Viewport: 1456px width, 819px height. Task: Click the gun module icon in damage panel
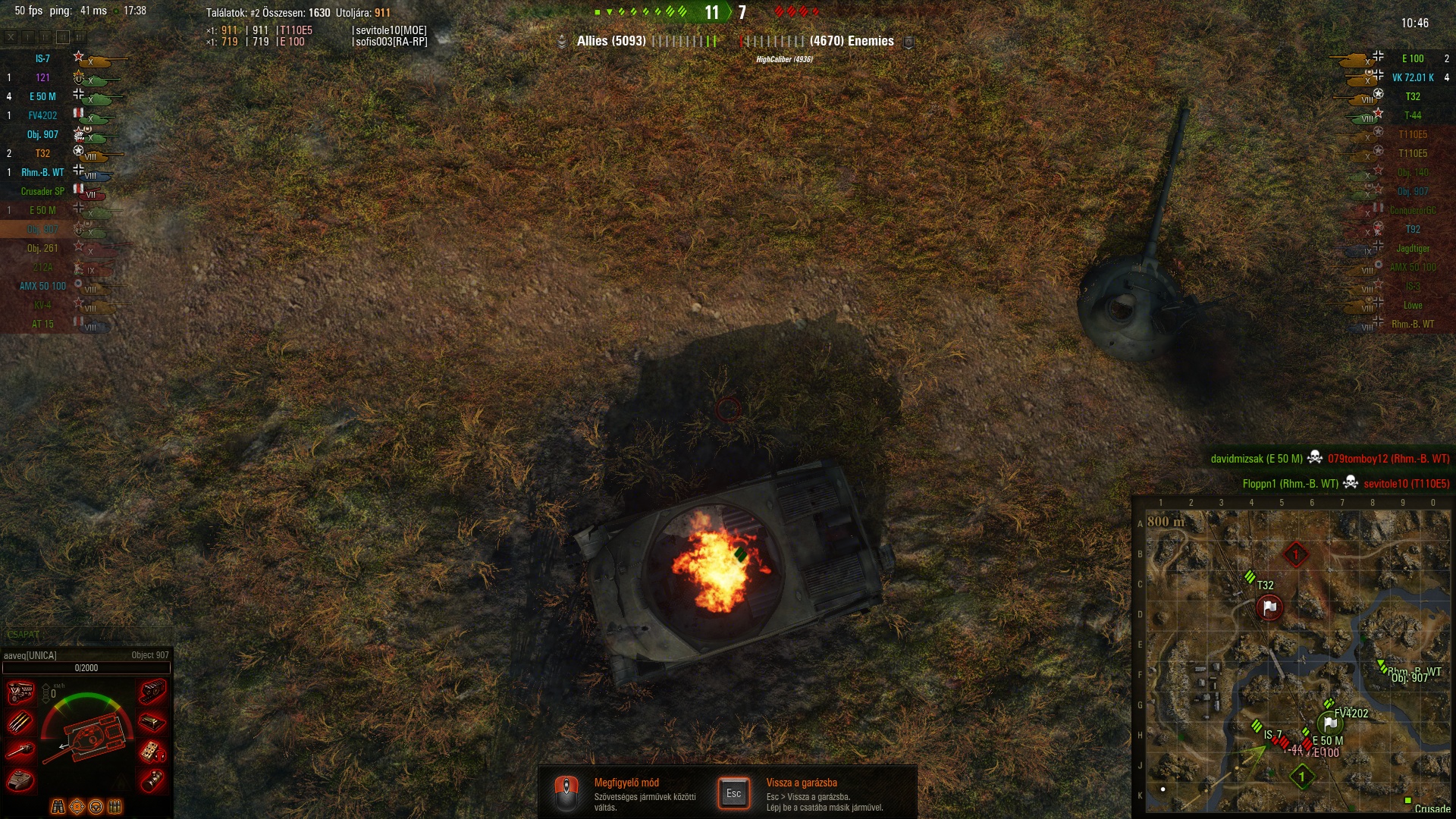(20, 751)
